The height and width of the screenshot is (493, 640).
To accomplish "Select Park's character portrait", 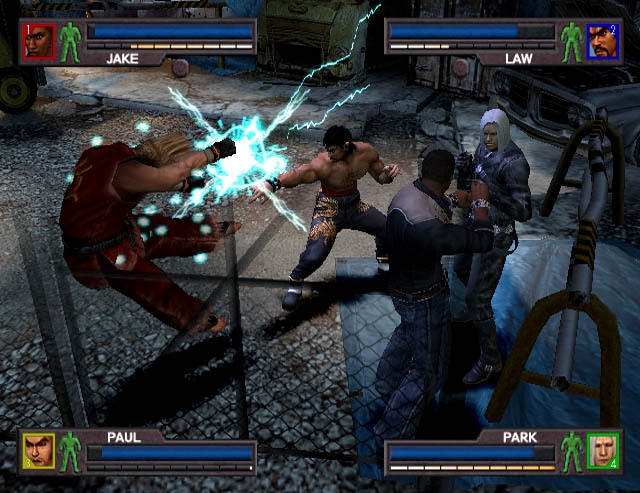I will tap(603, 450).
